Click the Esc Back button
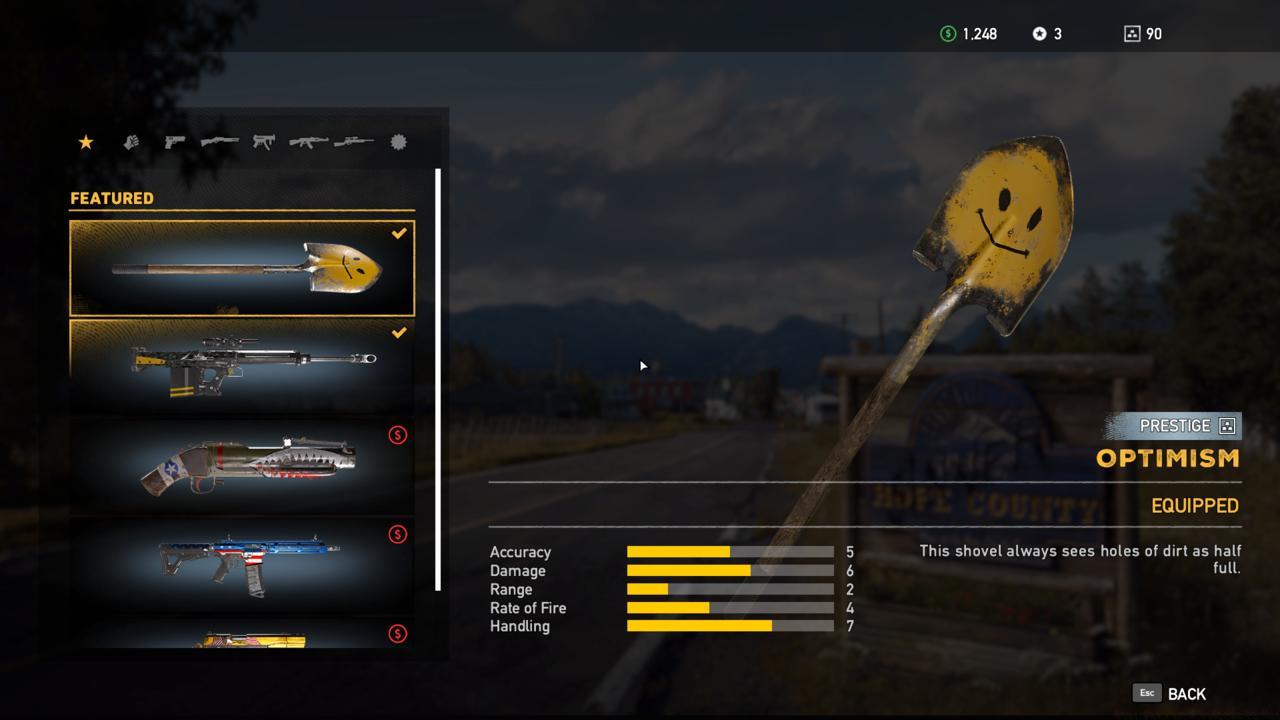This screenshot has height=720, width=1280. pos(1170,693)
